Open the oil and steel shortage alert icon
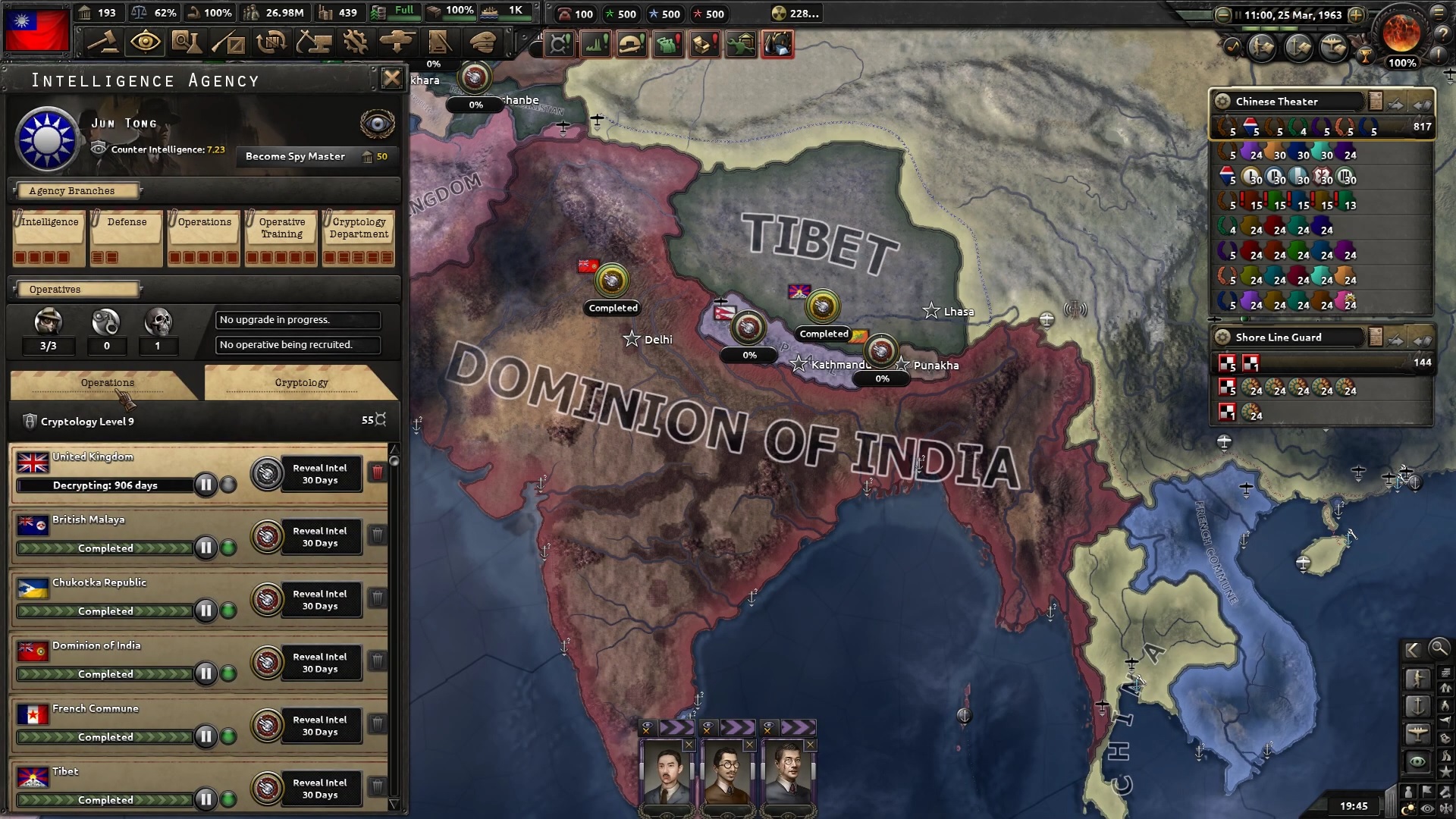The height and width of the screenshot is (819, 1456). 779,43
